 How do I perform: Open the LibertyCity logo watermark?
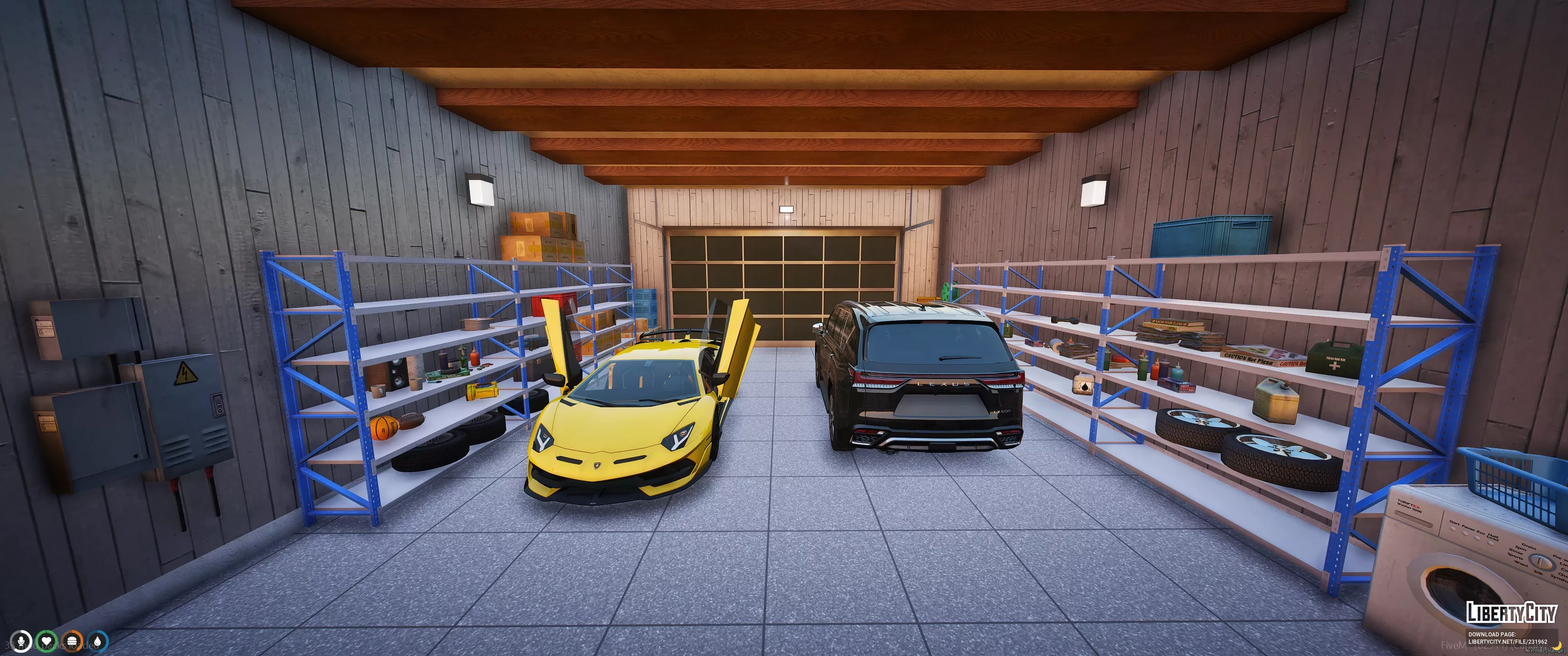click(x=1511, y=613)
